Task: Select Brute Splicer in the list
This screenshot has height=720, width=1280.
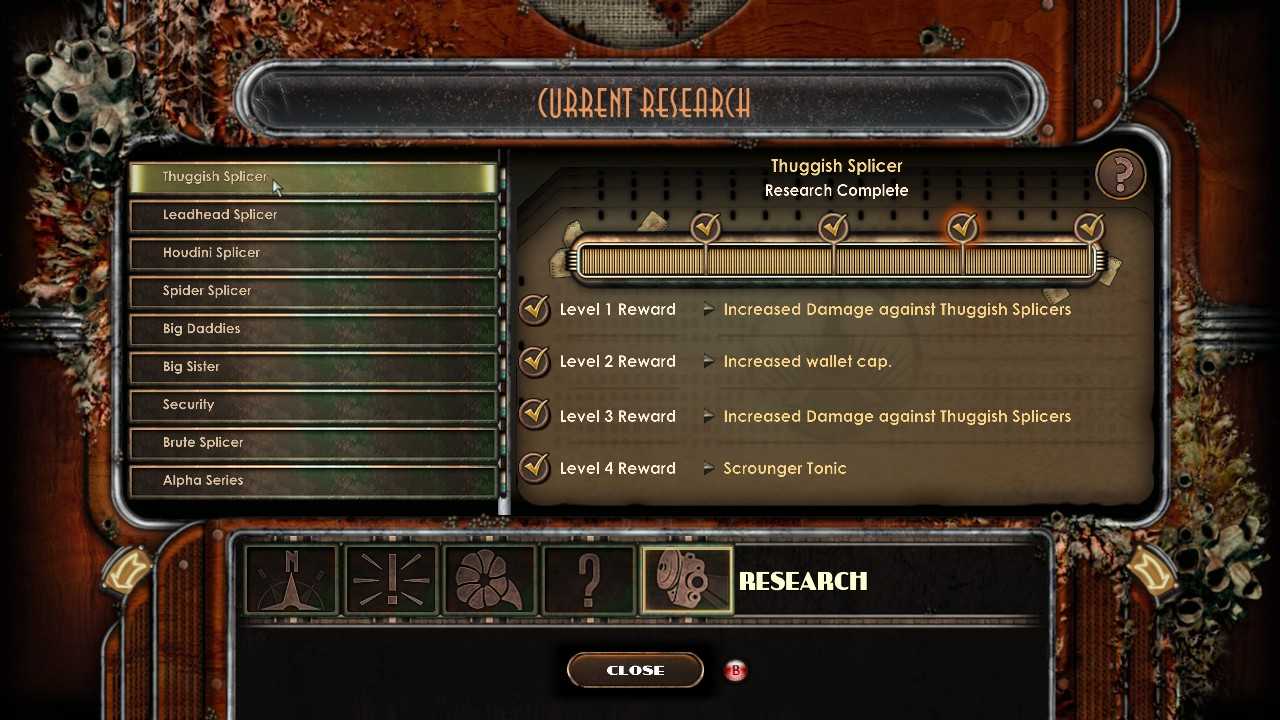Action: pyautogui.click(x=313, y=443)
